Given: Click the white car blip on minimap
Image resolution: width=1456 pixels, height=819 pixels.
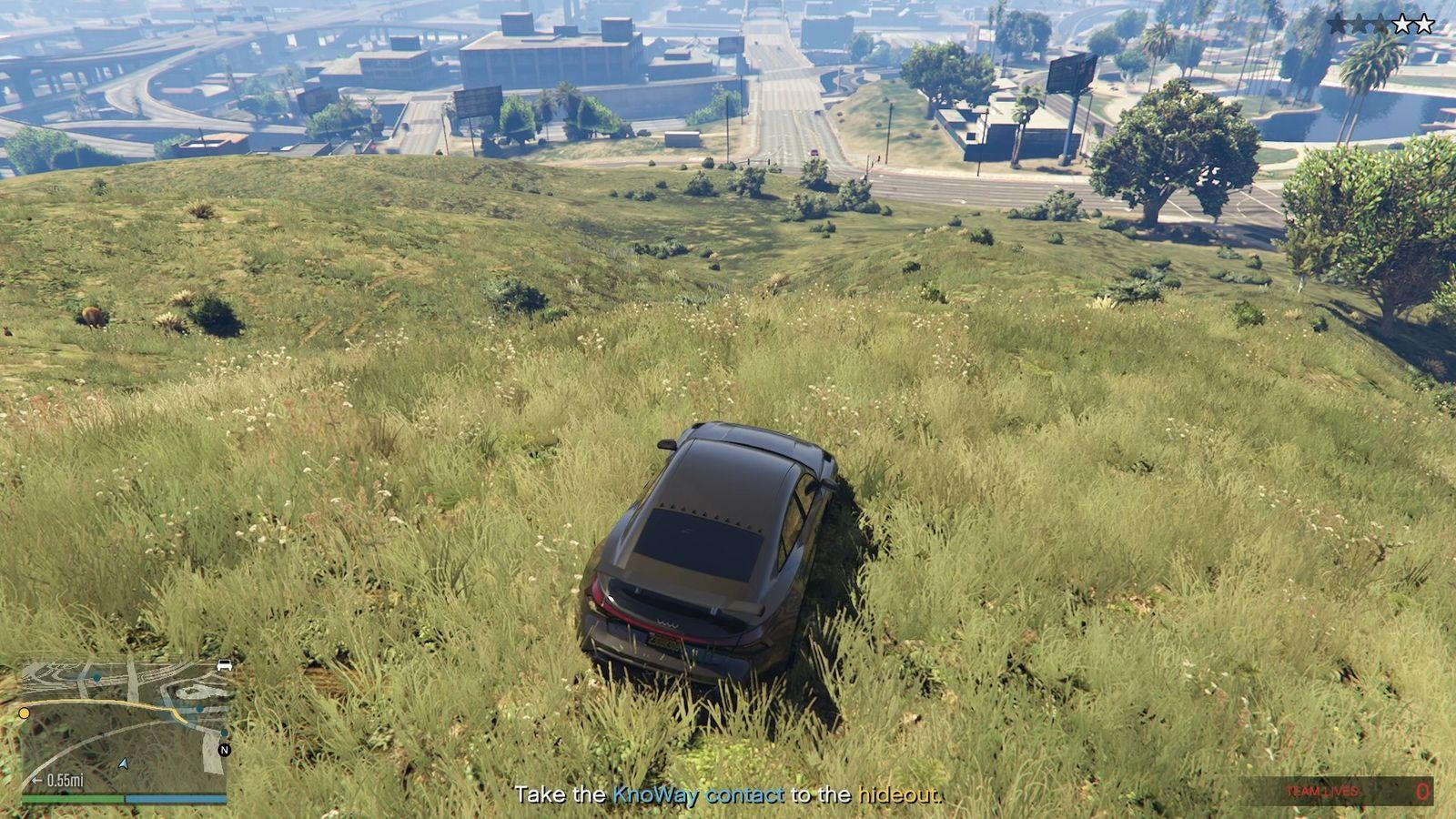Looking at the screenshot, I should coord(224,666).
